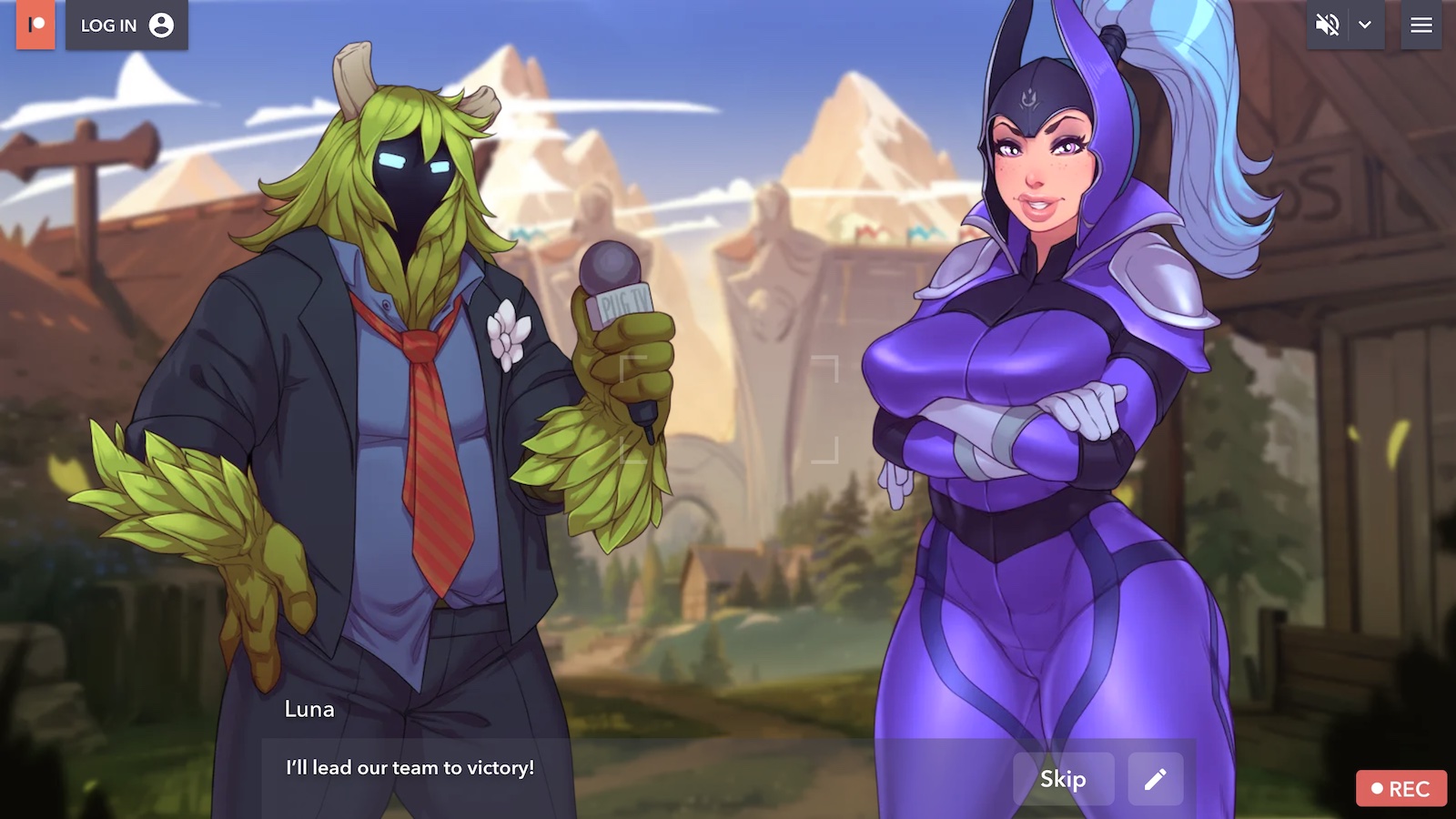This screenshot has width=1456, height=819.
Task: Click the pencil edit button
Action: 1155,779
